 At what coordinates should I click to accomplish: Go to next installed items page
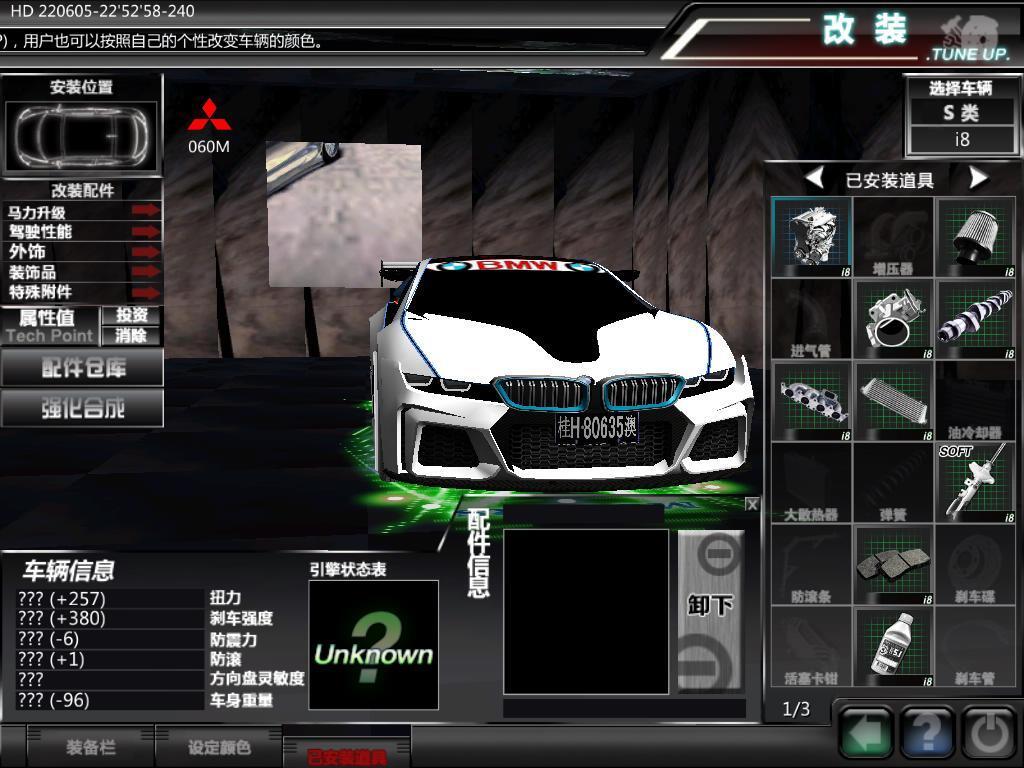click(x=978, y=179)
